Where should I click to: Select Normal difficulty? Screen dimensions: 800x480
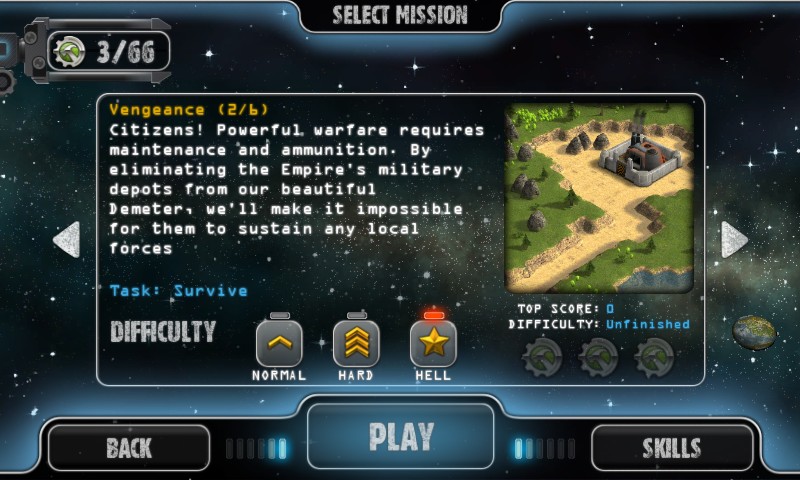click(x=279, y=344)
